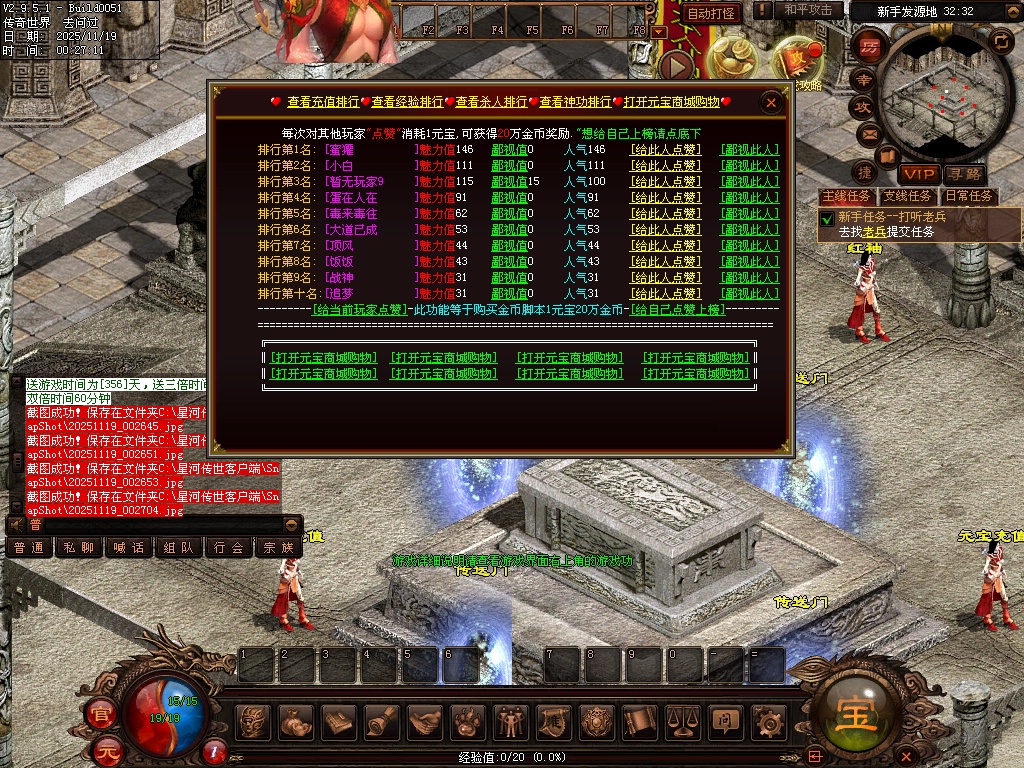The height and width of the screenshot is (768, 1024).
Task: Toggle the 自动打怪 auto-fight button
Action: tap(712, 13)
